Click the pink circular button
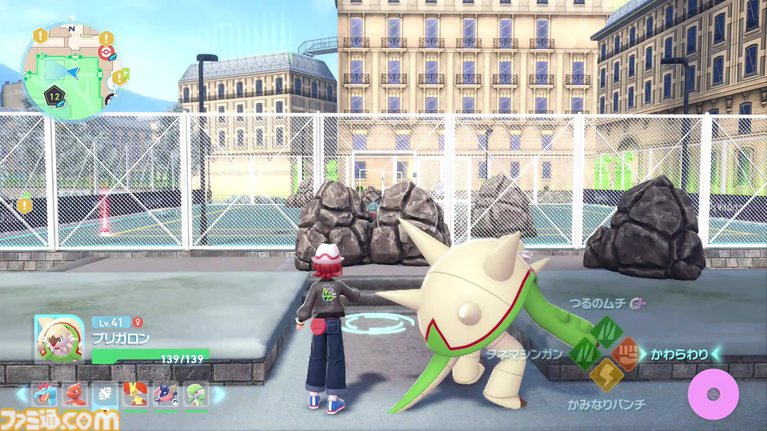Viewport: 767px width, 431px height. [x=712, y=395]
